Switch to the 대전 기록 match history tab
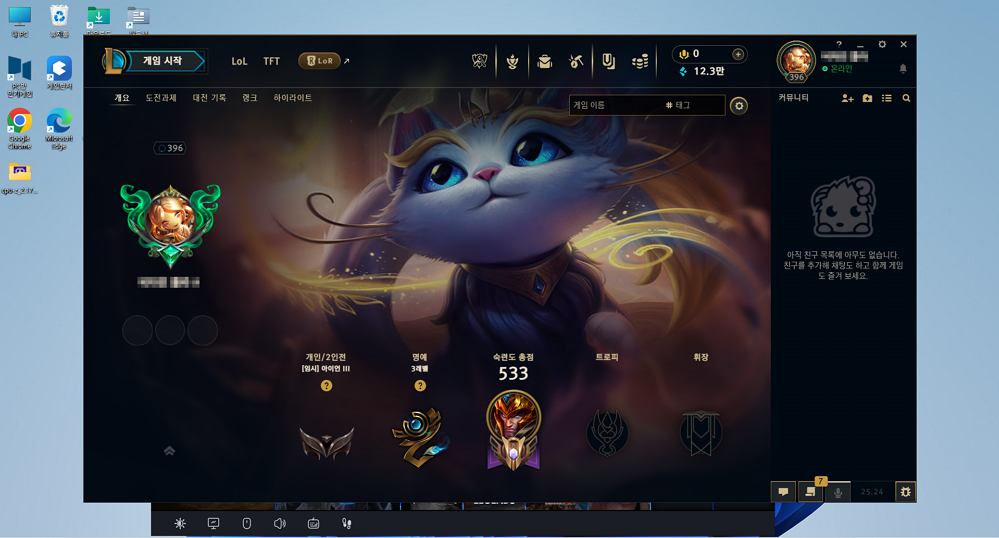 coord(209,98)
